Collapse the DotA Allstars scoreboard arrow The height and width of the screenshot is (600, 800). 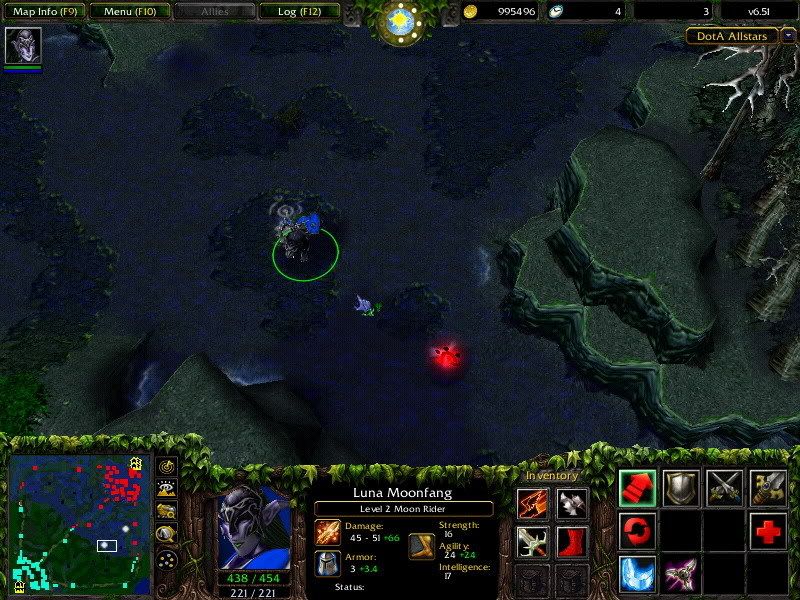pos(788,35)
